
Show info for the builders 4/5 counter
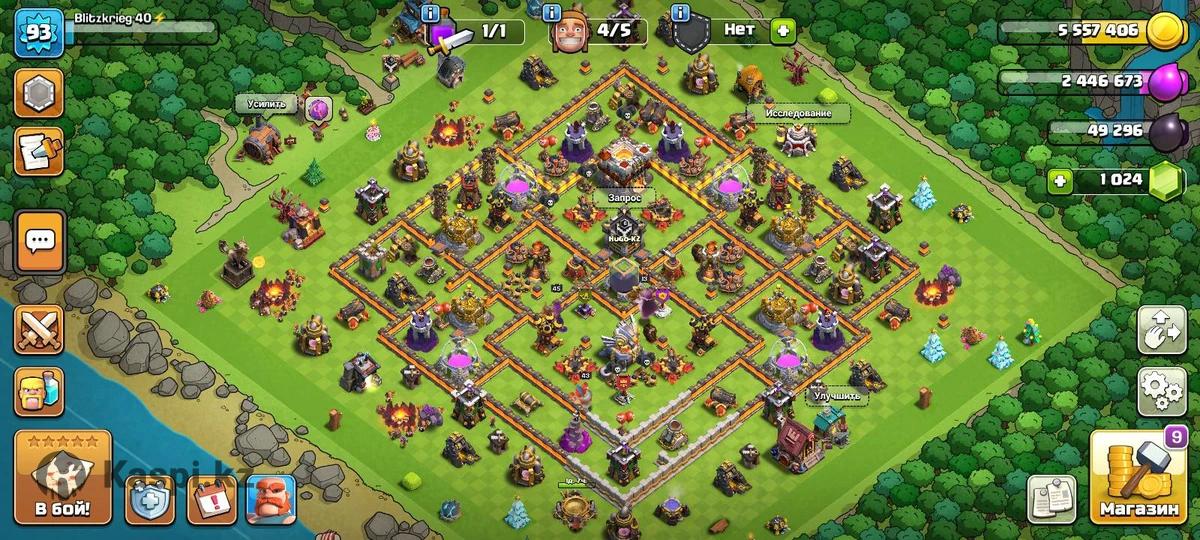(552, 13)
